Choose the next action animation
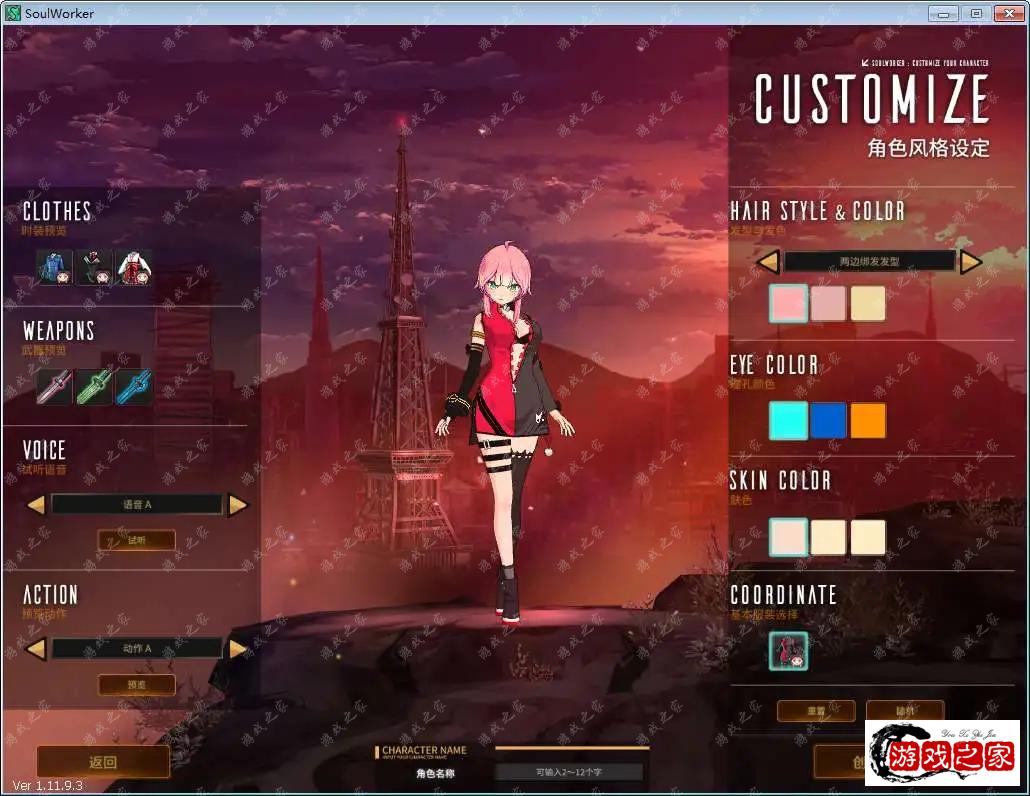The width and height of the screenshot is (1030, 796). [x=238, y=649]
